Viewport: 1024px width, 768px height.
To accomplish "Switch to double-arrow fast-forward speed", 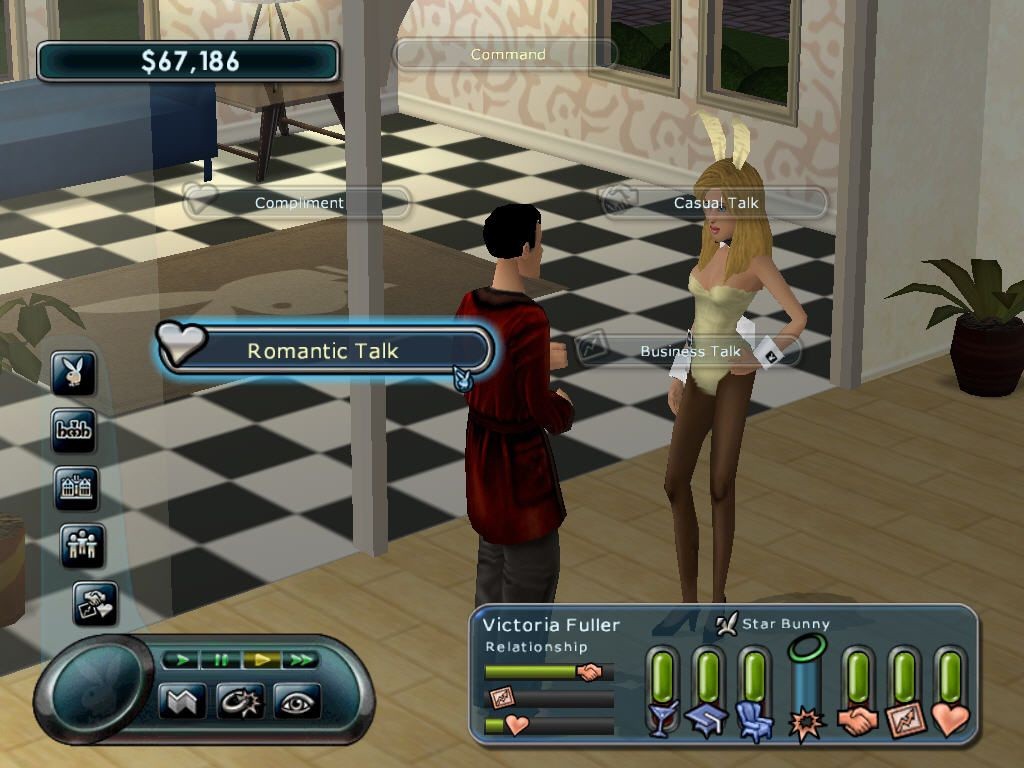I will point(299,660).
